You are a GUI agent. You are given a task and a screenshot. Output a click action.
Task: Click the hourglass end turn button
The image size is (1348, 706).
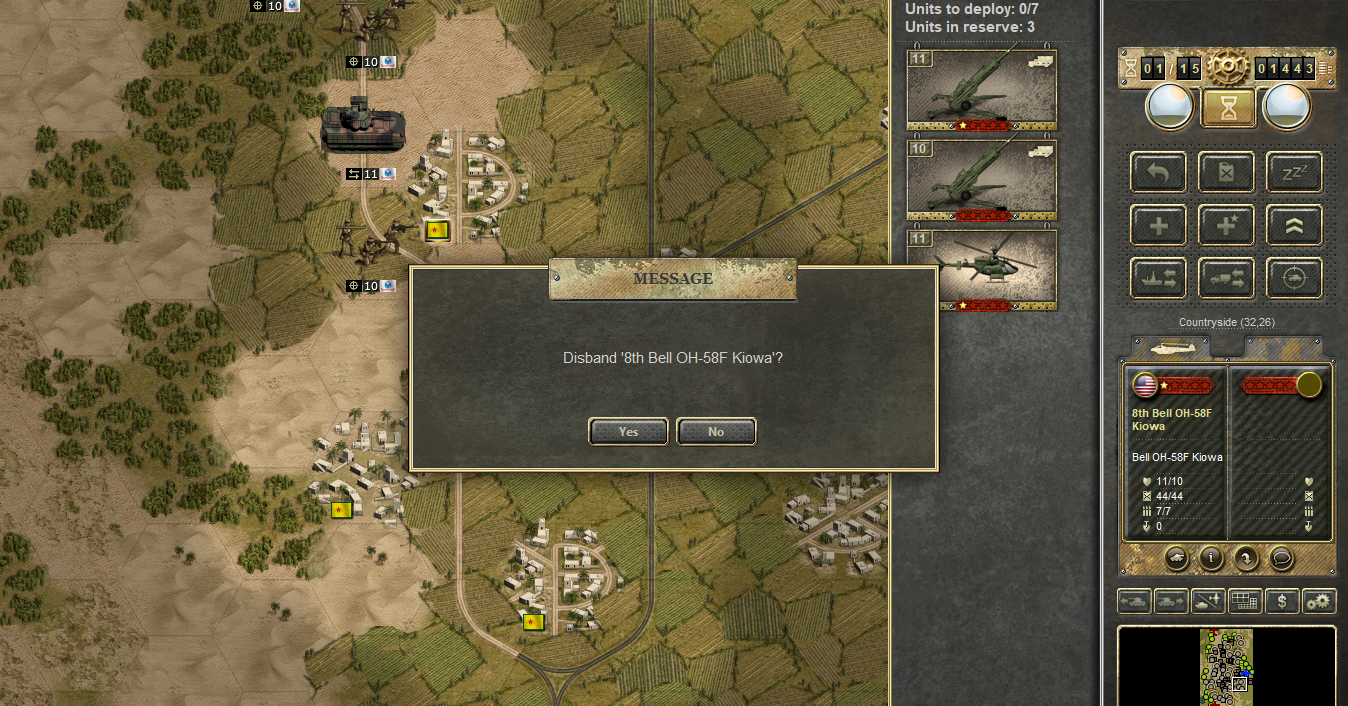pyautogui.click(x=1229, y=107)
